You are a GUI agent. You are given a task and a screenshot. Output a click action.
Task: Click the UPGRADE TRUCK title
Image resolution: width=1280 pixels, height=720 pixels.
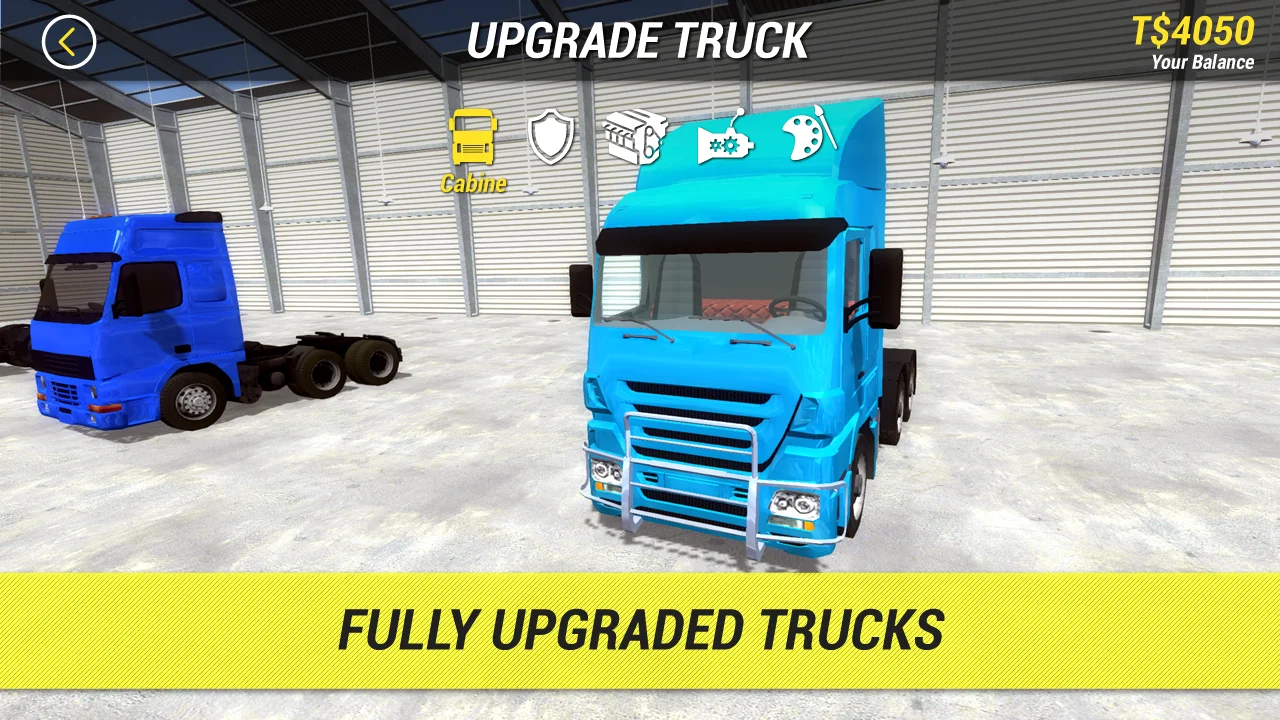click(x=640, y=41)
